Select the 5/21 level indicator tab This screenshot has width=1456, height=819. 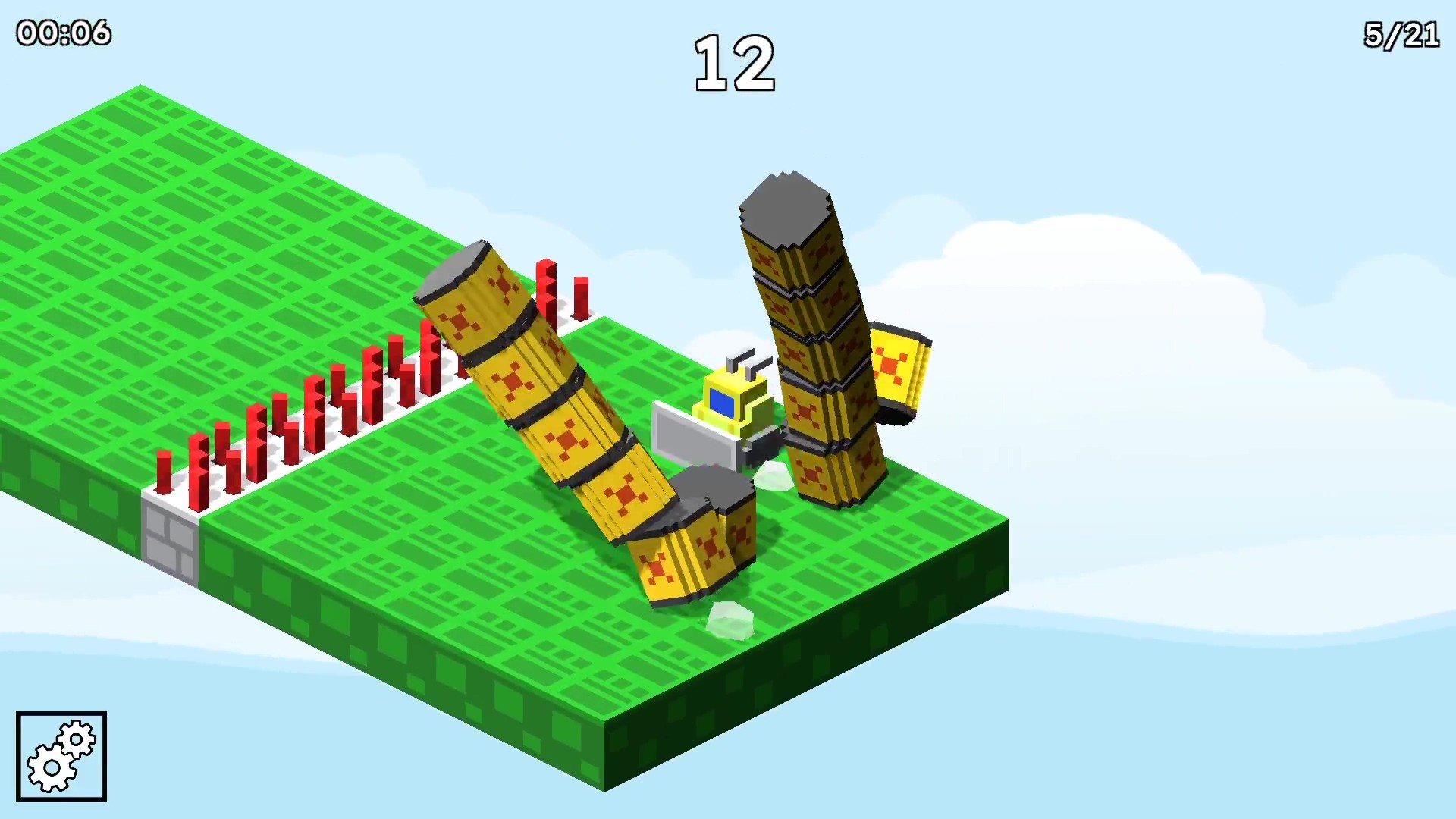pos(1400,33)
